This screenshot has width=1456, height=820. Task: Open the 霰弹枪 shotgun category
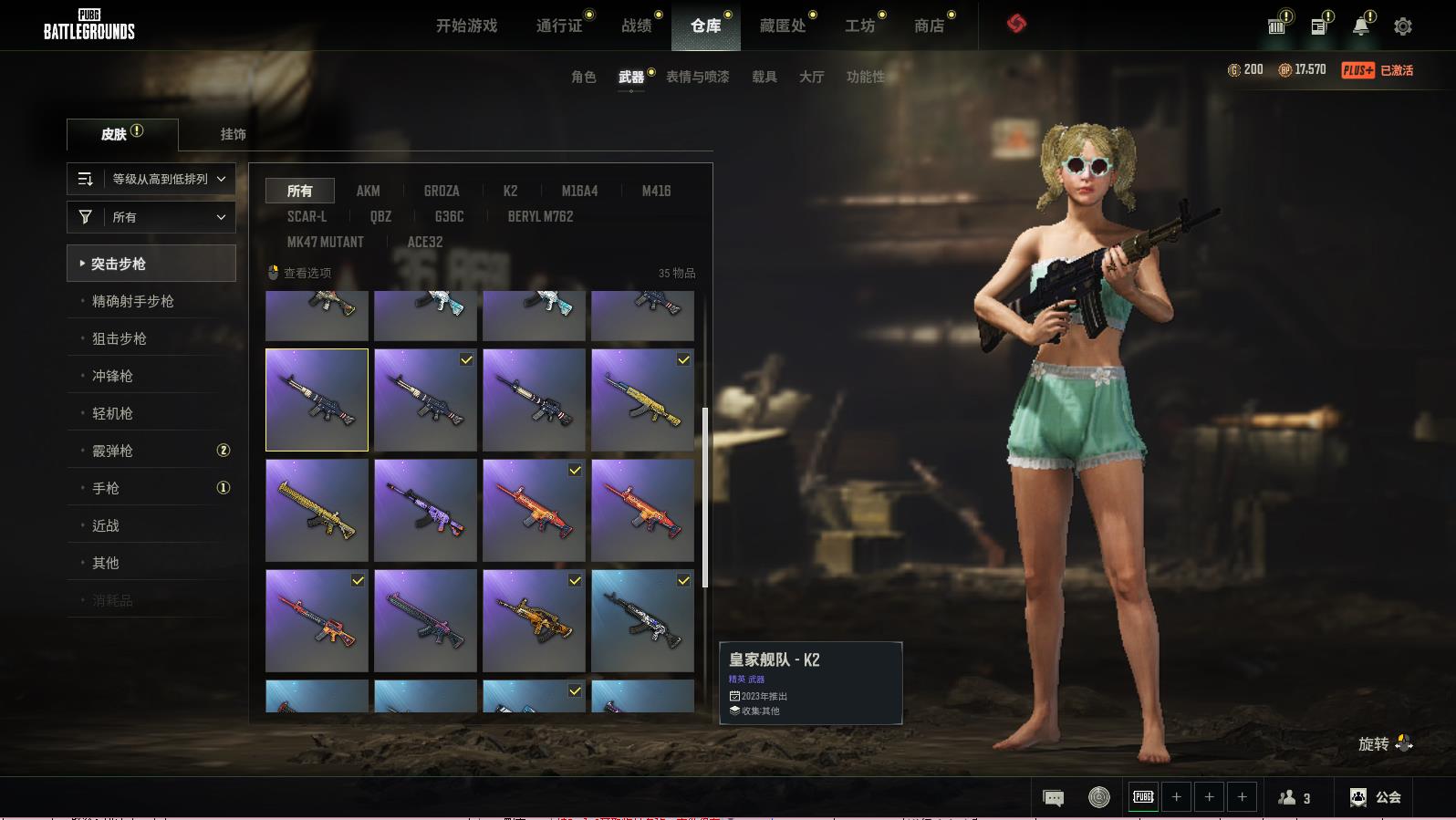click(x=112, y=451)
